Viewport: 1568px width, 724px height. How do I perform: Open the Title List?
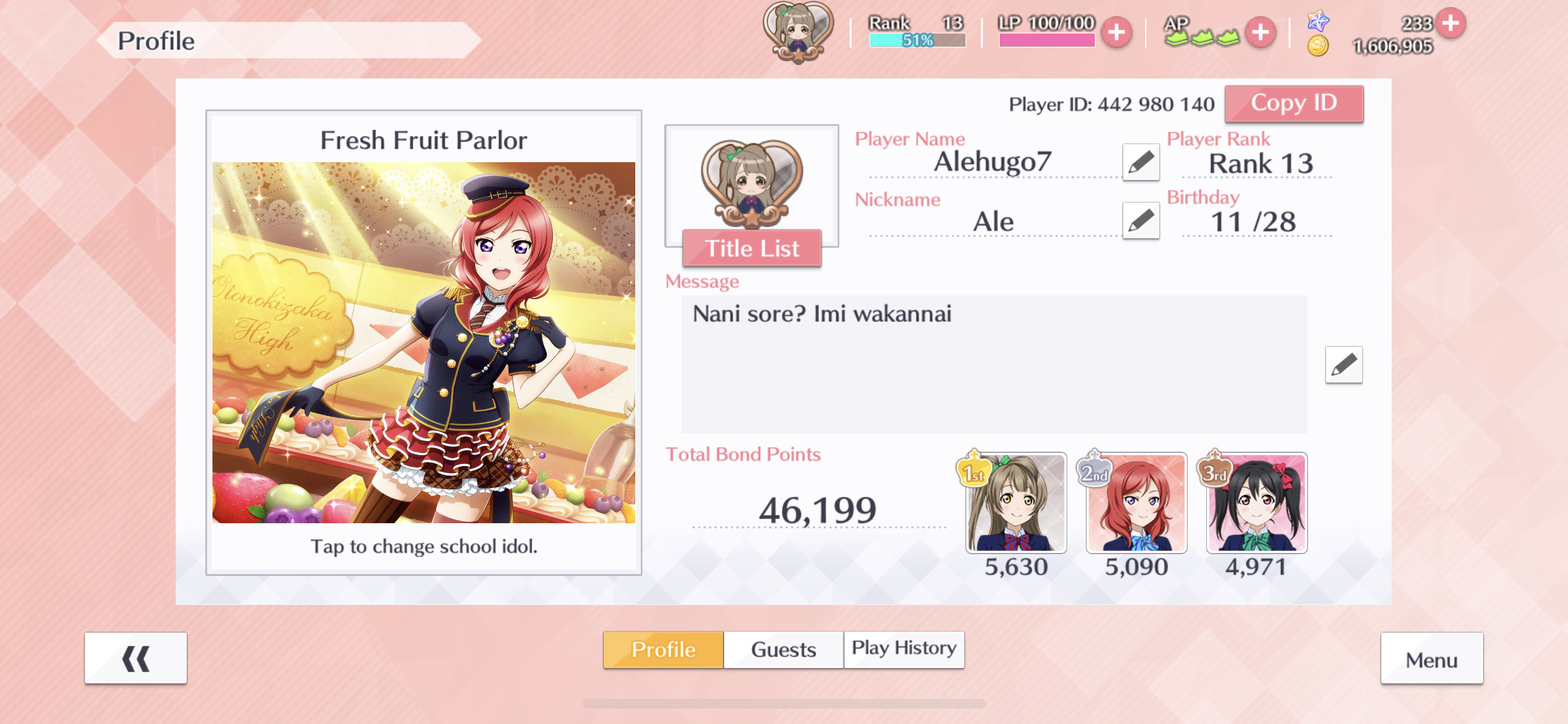pyautogui.click(x=752, y=248)
